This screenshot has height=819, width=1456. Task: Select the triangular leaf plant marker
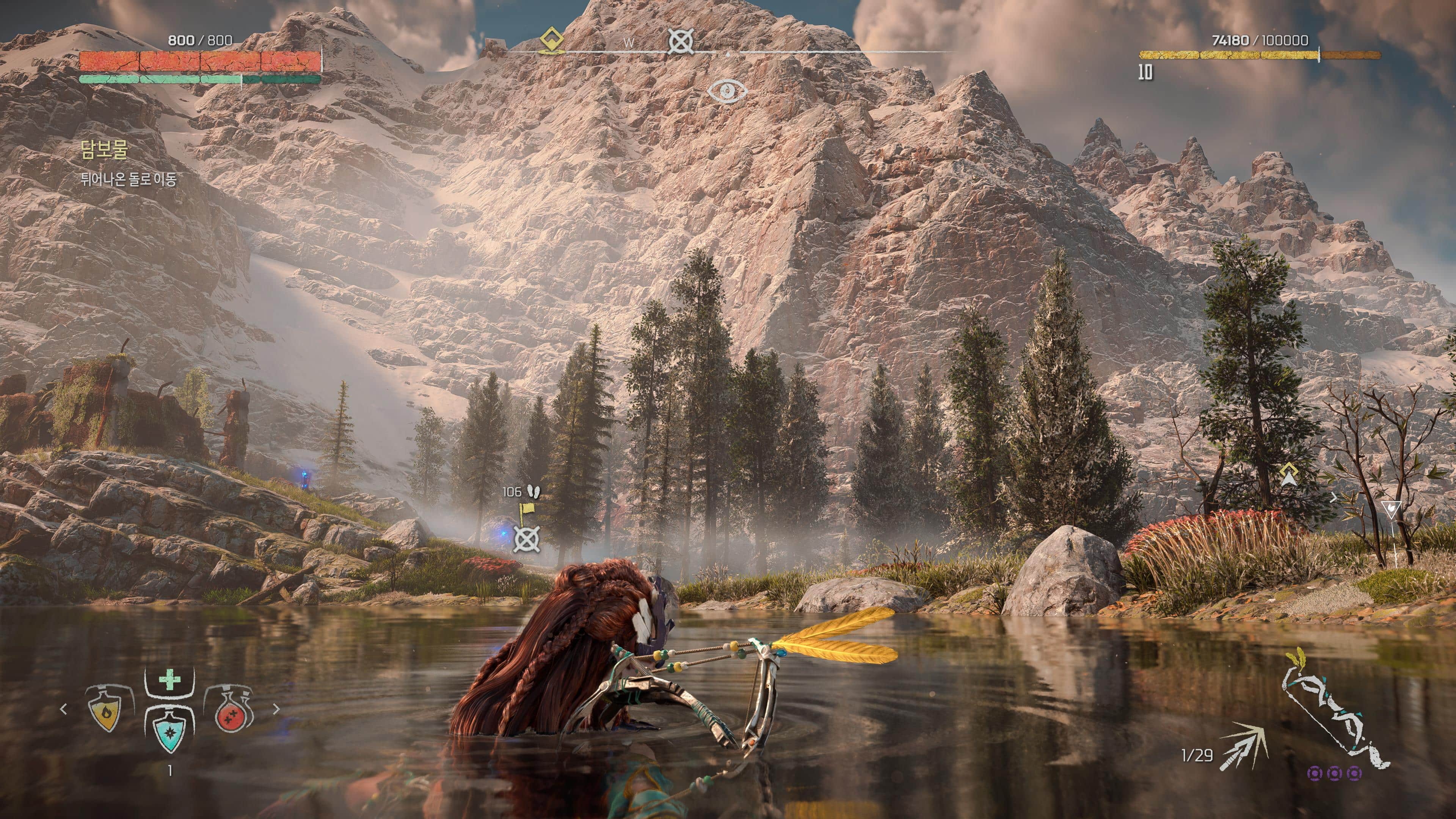[1391, 509]
